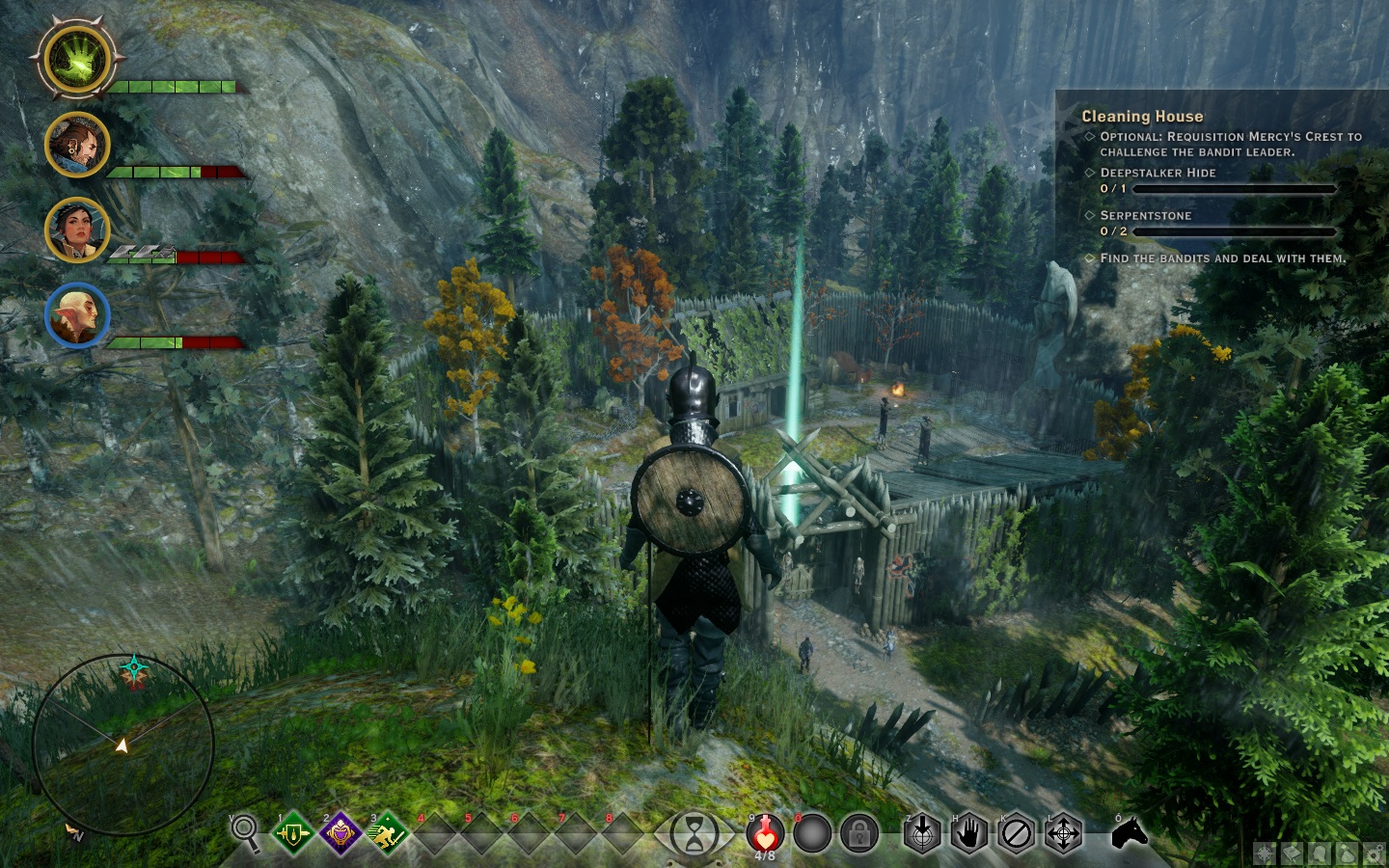This screenshot has width=1389, height=868.
Task: Open the gear icon in the corner
Action: click(x=1372, y=854)
